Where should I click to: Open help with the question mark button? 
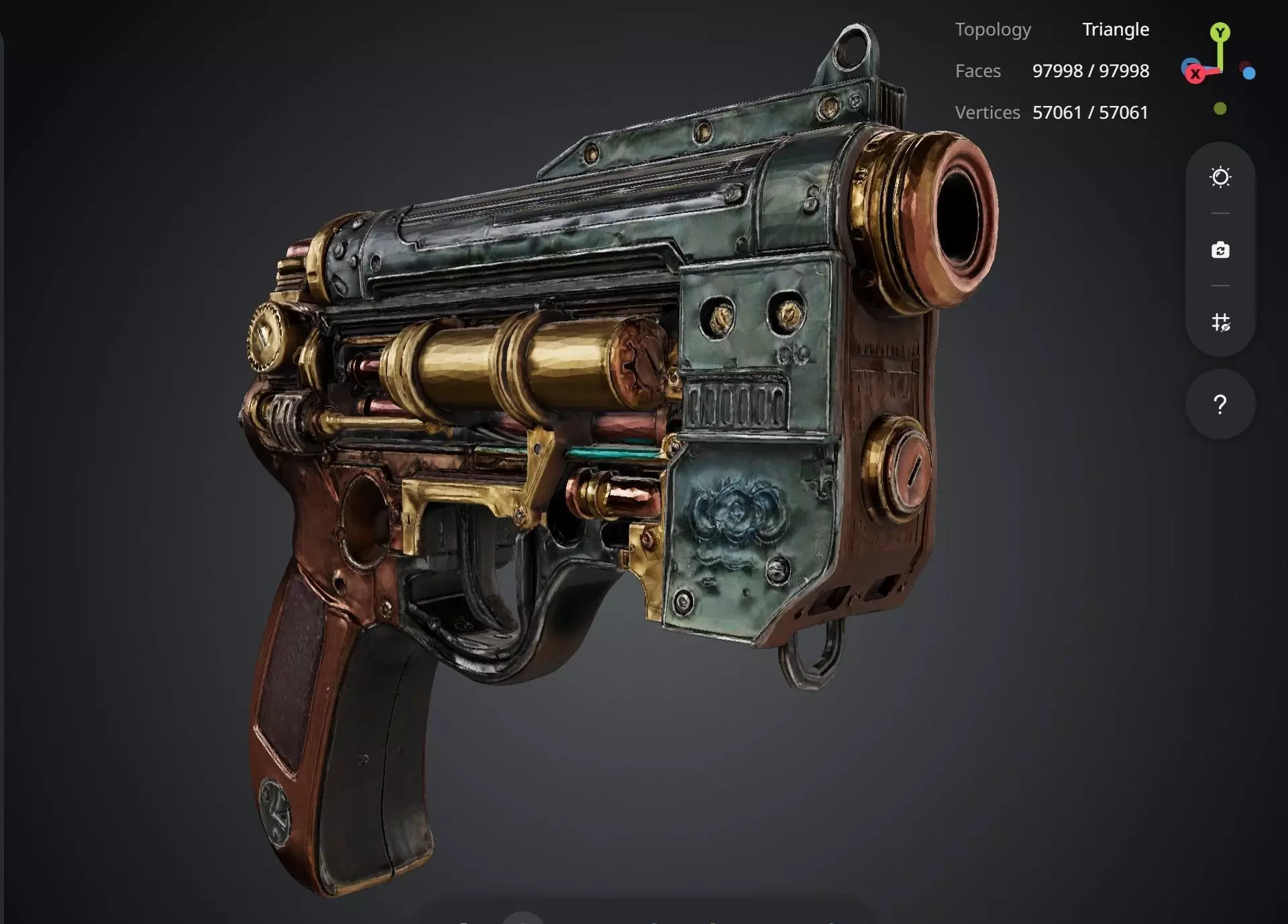[x=1220, y=404]
